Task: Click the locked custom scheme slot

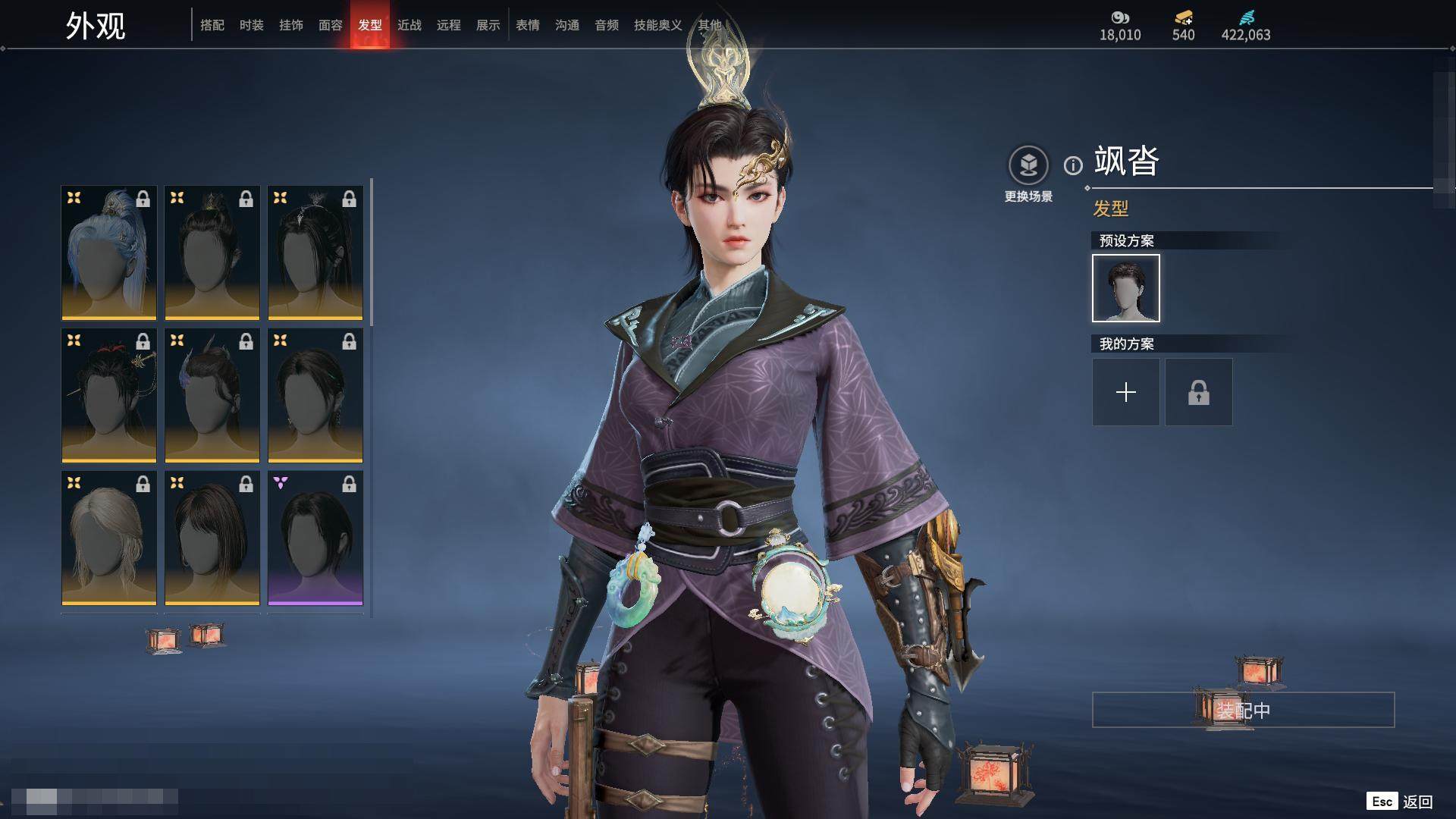Action: coord(1199,392)
